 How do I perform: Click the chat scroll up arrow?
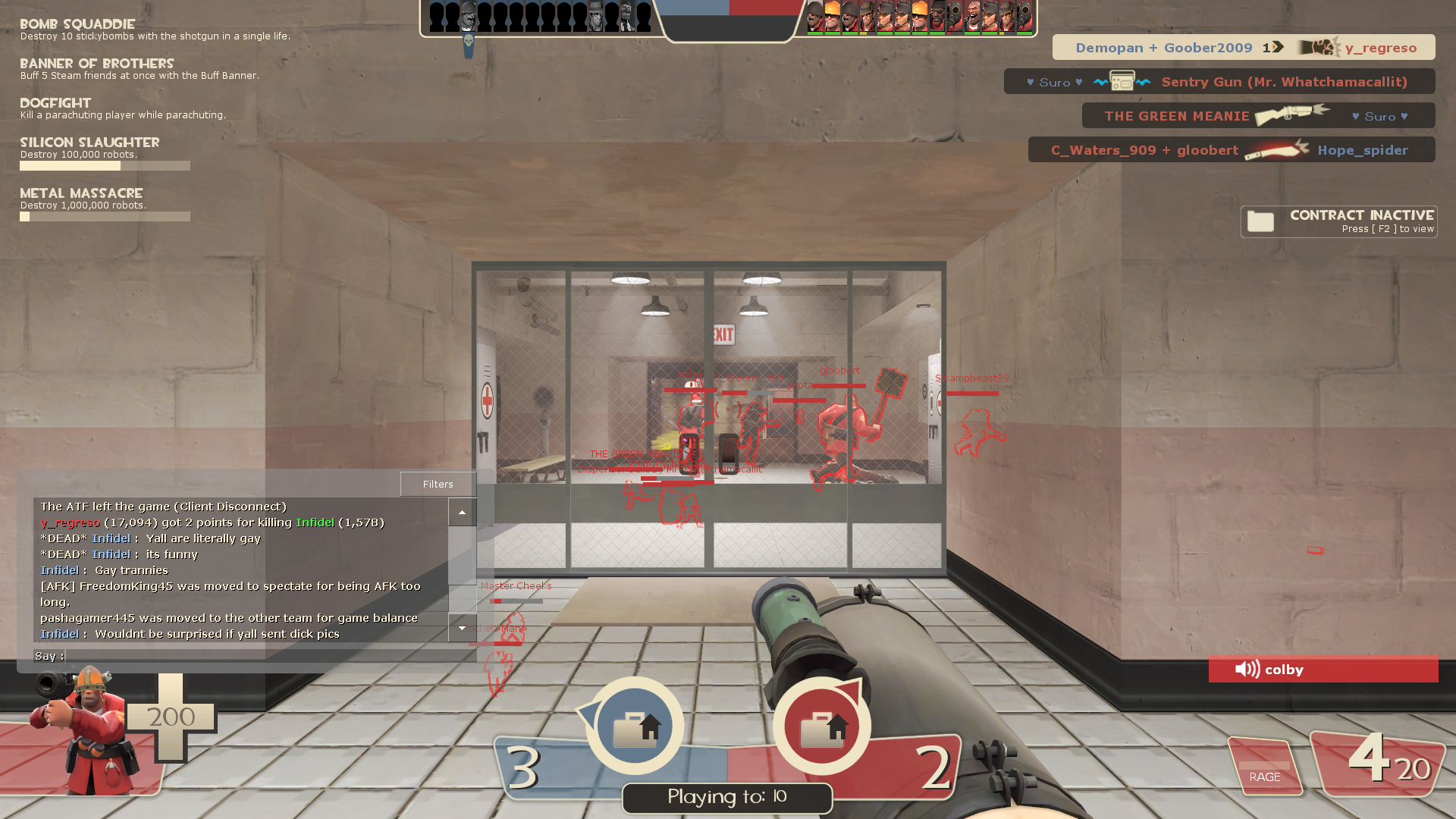(462, 513)
